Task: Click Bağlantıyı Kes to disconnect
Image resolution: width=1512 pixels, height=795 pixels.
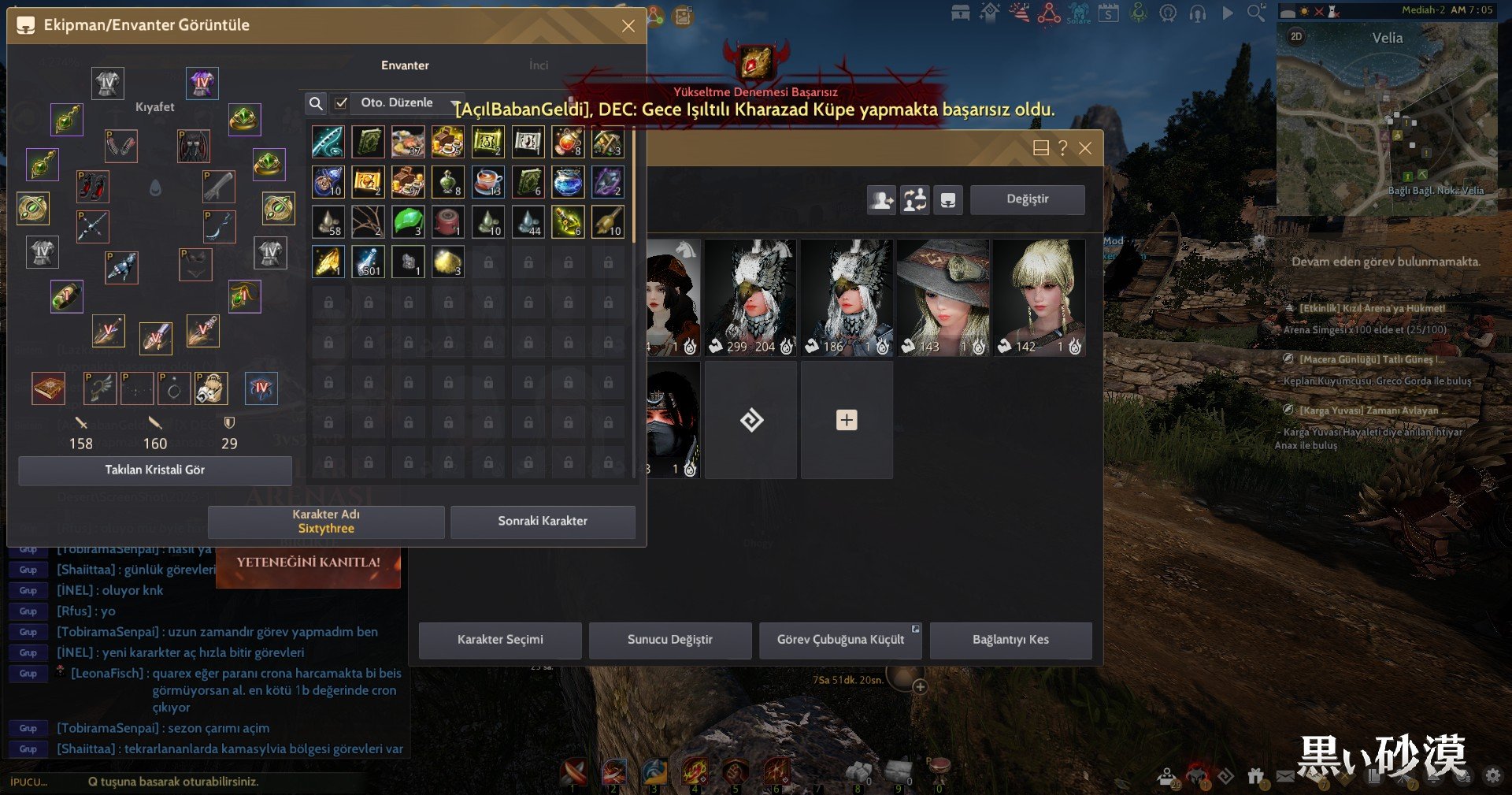Action: tap(1010, 640)
